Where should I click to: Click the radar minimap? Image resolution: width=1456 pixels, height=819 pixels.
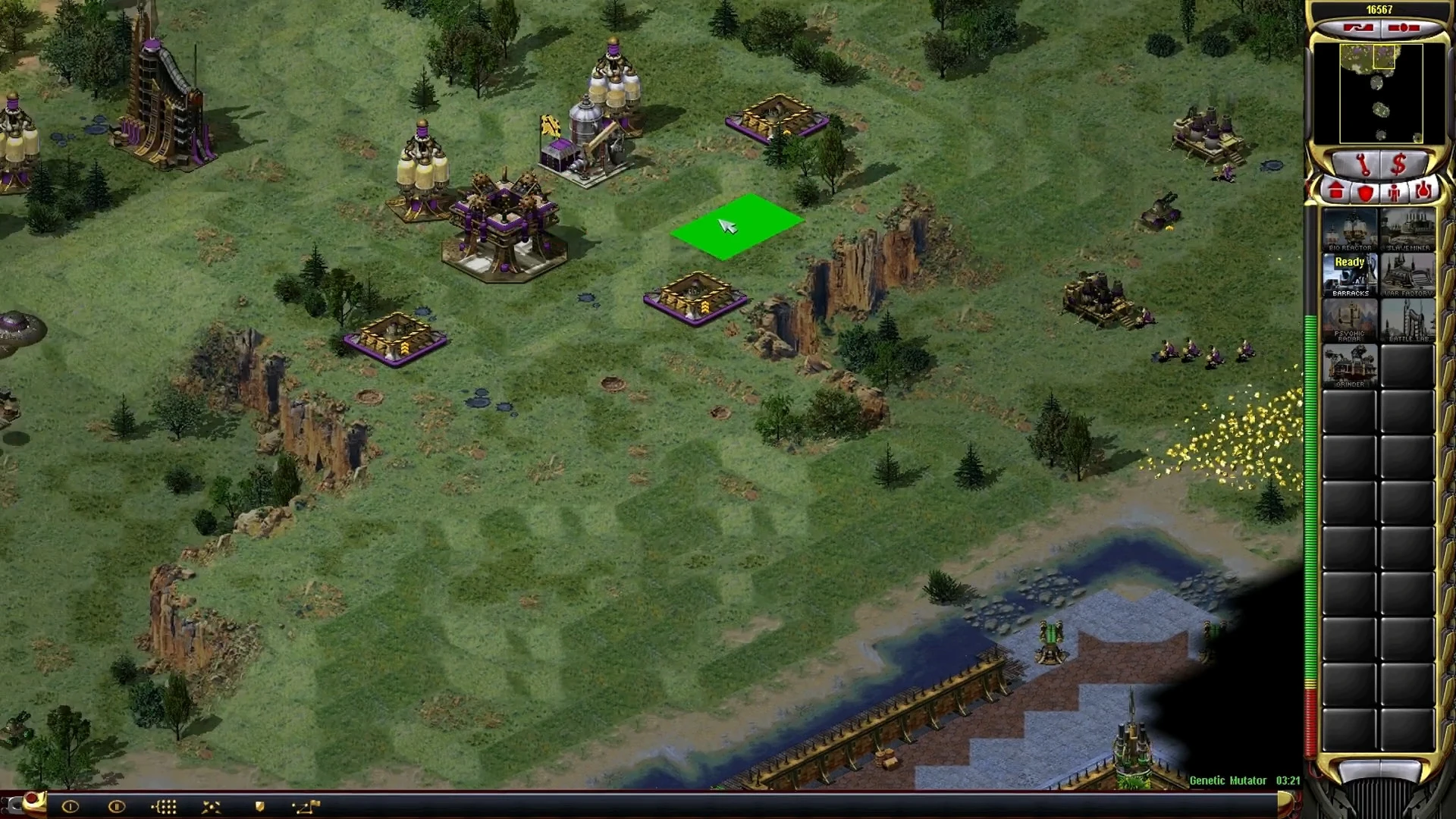coord(1379,93)
